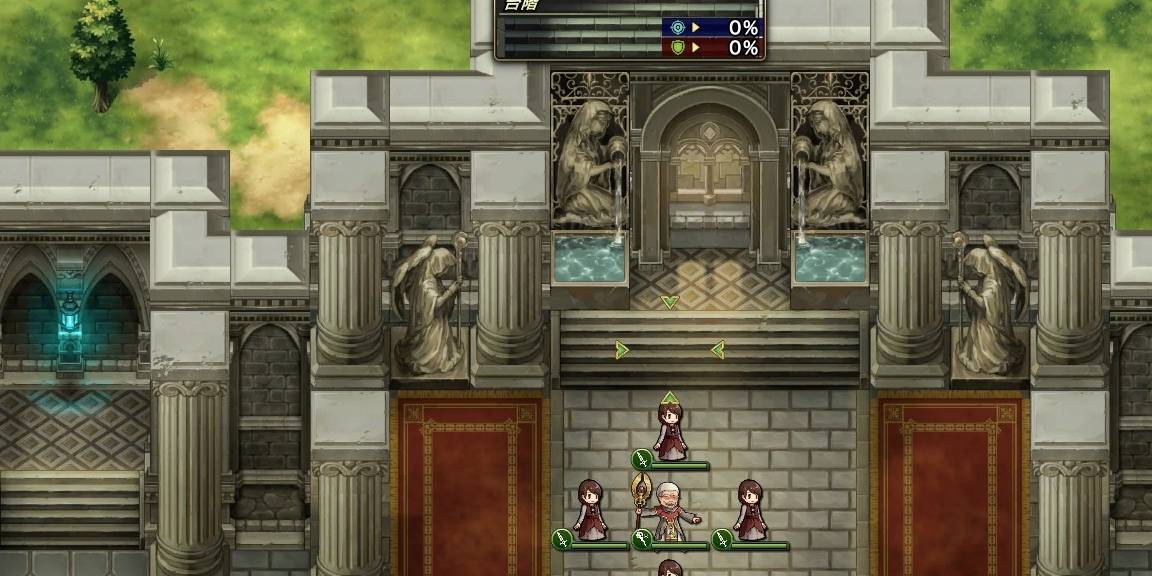Select the soldier under the green arrow marker
Screen dimensions: 1152x576
[670, 429]
